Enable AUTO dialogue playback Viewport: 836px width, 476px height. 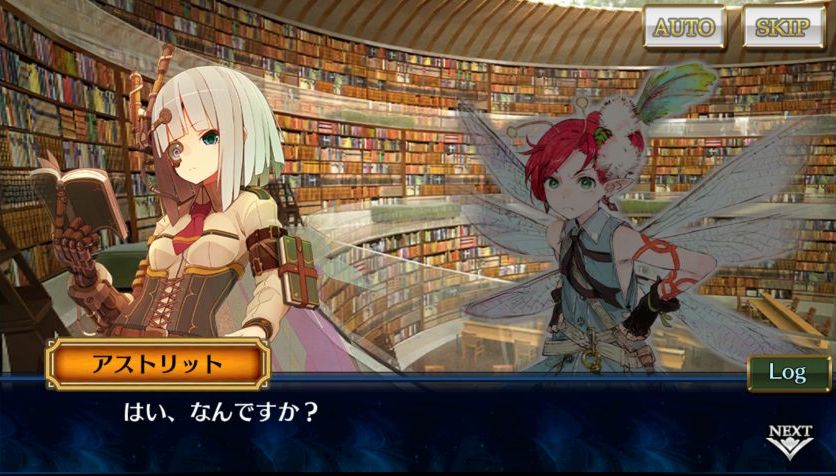point(685,27)
